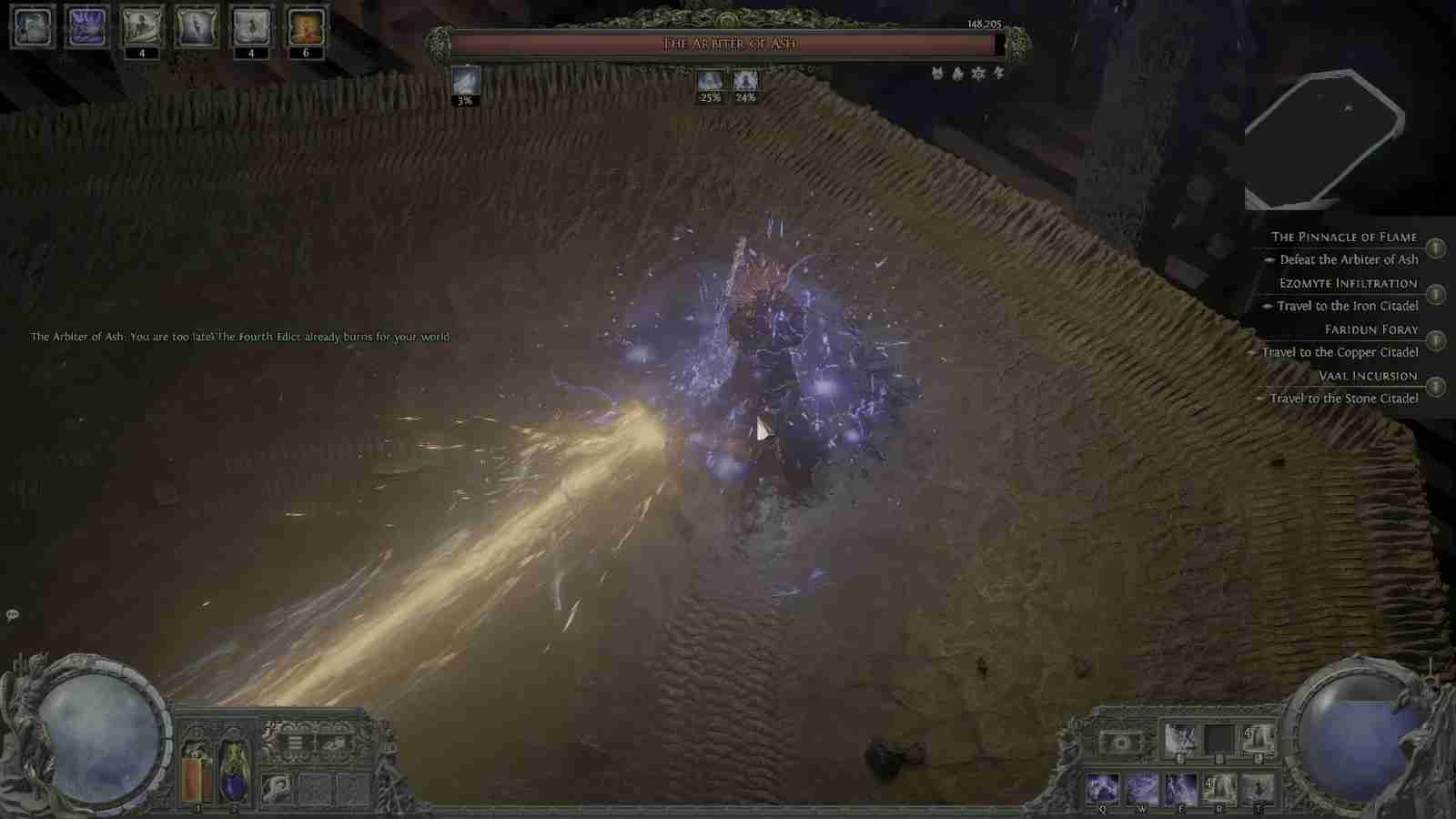Click the purple buff icon in the top-left row
Image resolution: width=1456 pixels, height=819 pixels.
[88, 25]
